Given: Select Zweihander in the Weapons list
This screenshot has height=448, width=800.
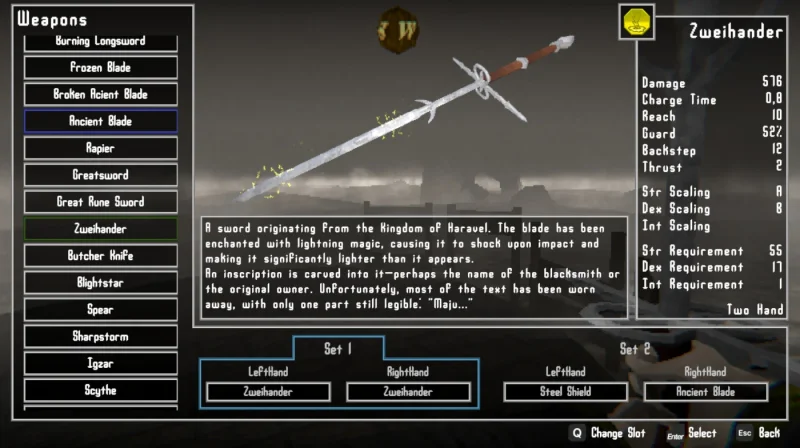Looking at the screenshot, I should pyautogui.click(x=100, y=229).
